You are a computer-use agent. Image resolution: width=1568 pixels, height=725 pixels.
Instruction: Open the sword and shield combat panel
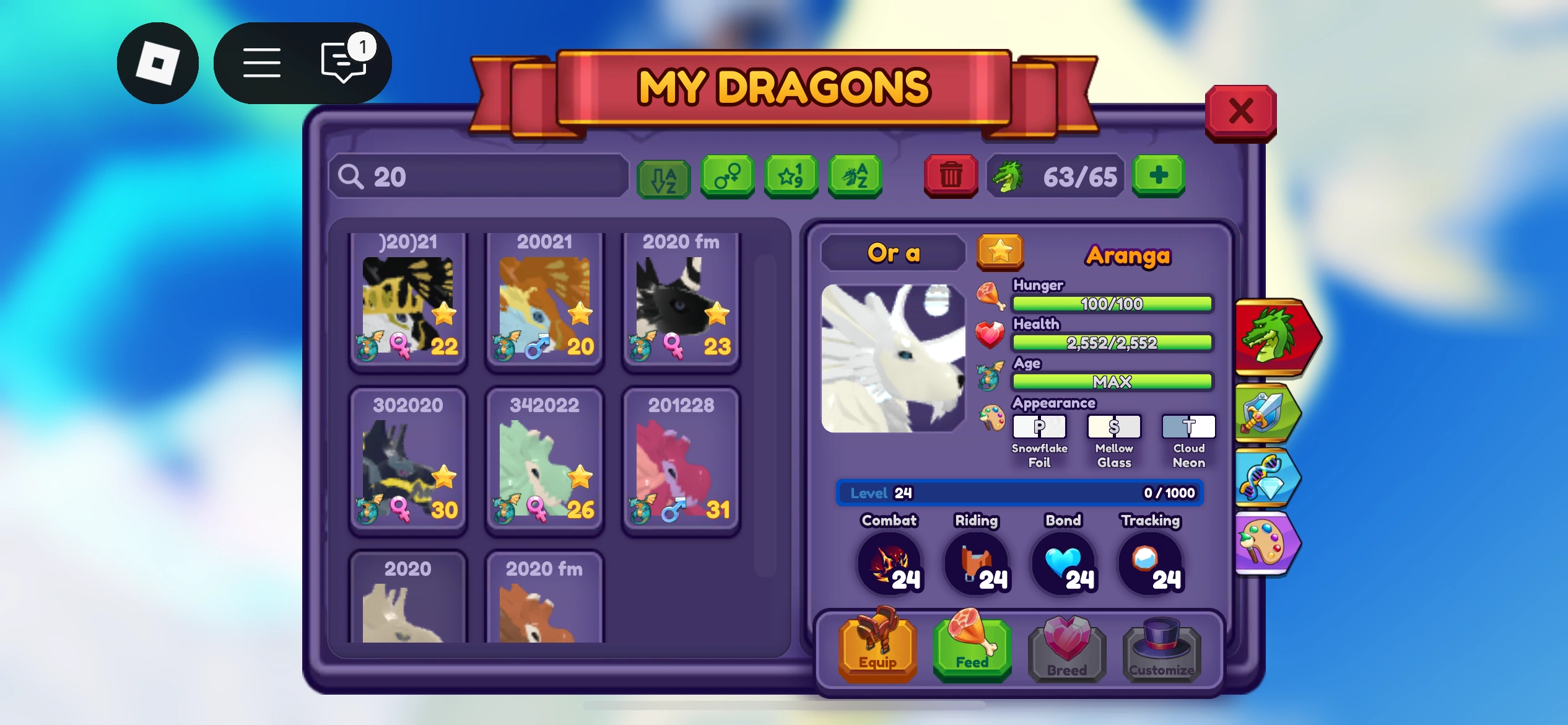tap(1268, 412)
